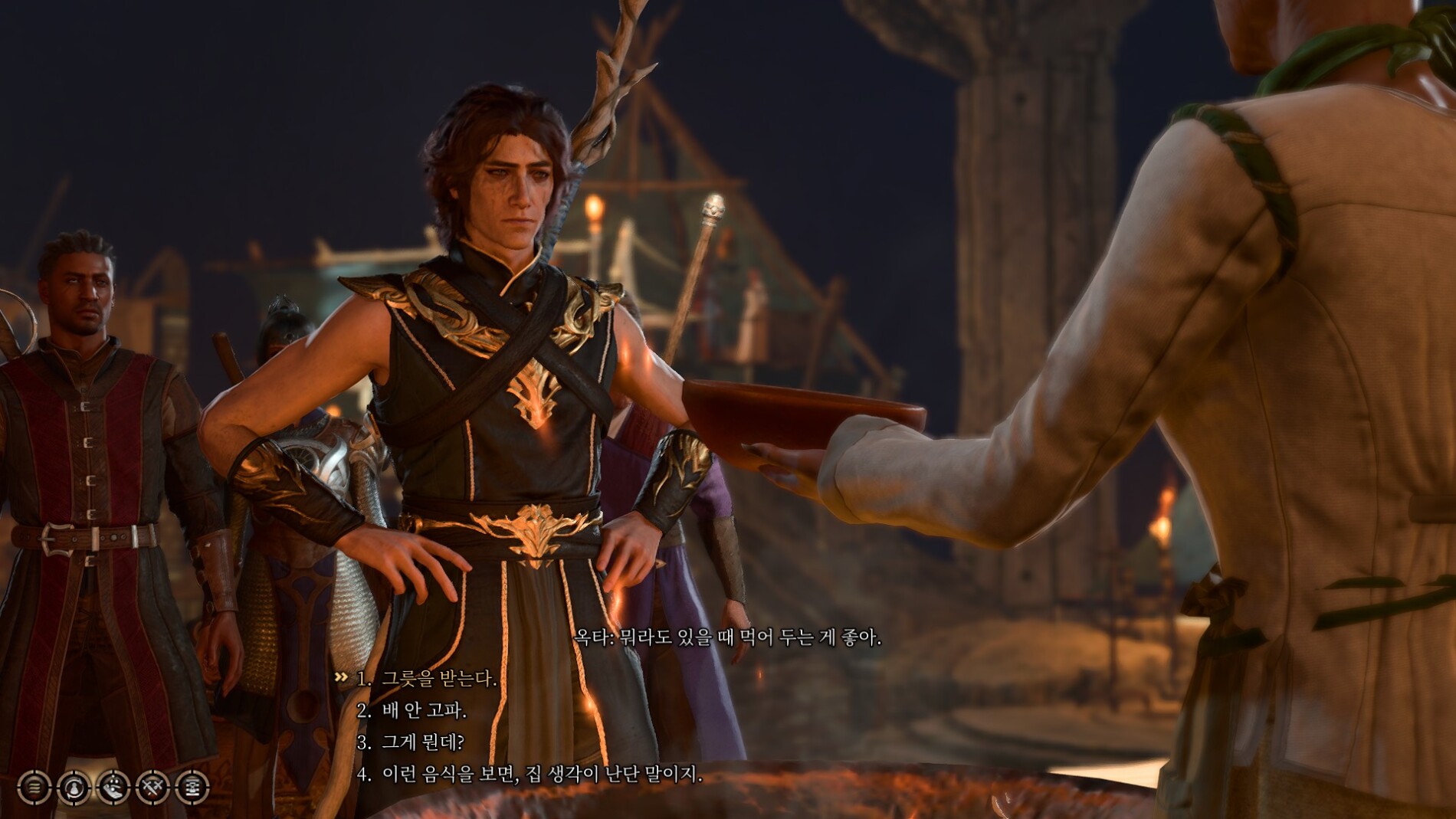Choose reply 1 '그릇을 받는다.'
This screenshot has height=819, width=1456.
(438, 679)
